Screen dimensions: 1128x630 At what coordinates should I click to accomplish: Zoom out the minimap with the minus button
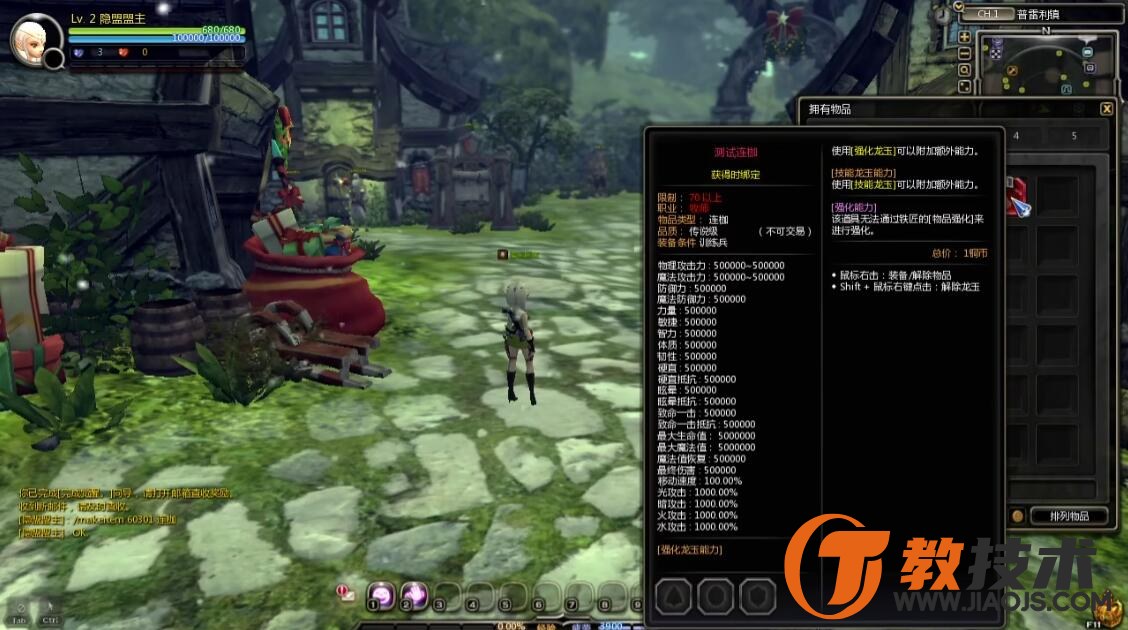click(x=964, y=53)
